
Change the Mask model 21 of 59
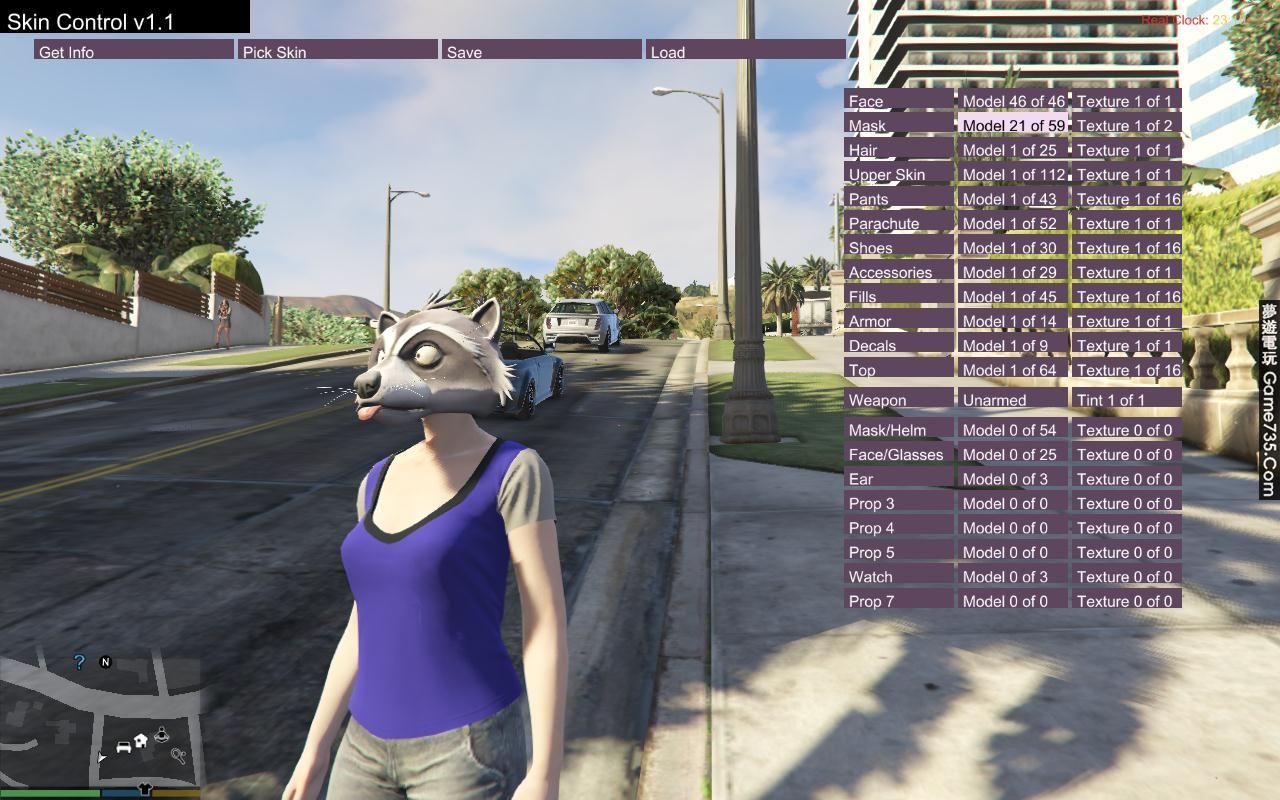[x=1013, y=125]
